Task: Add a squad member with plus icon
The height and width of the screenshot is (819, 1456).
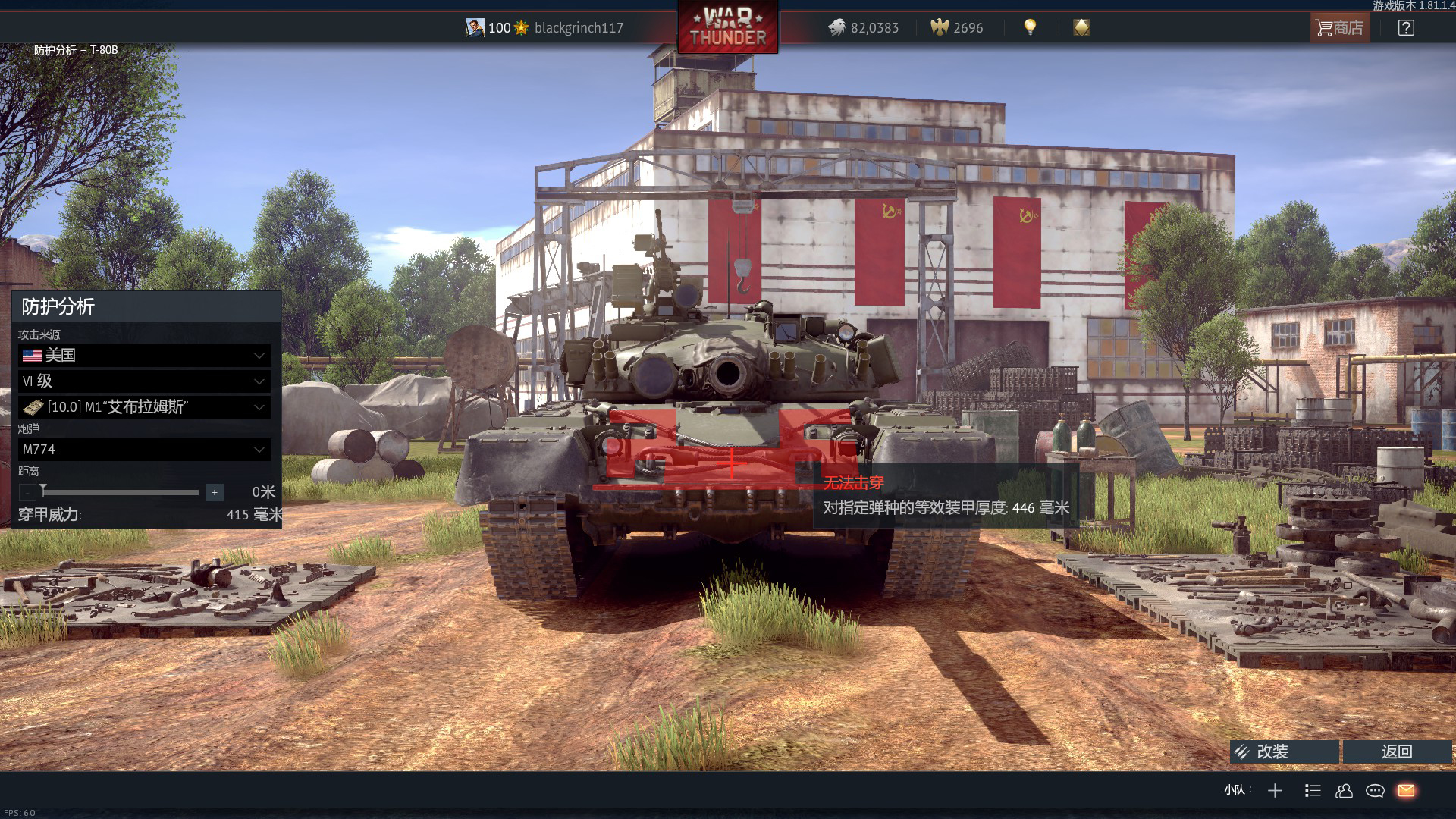Action: 1275,791
